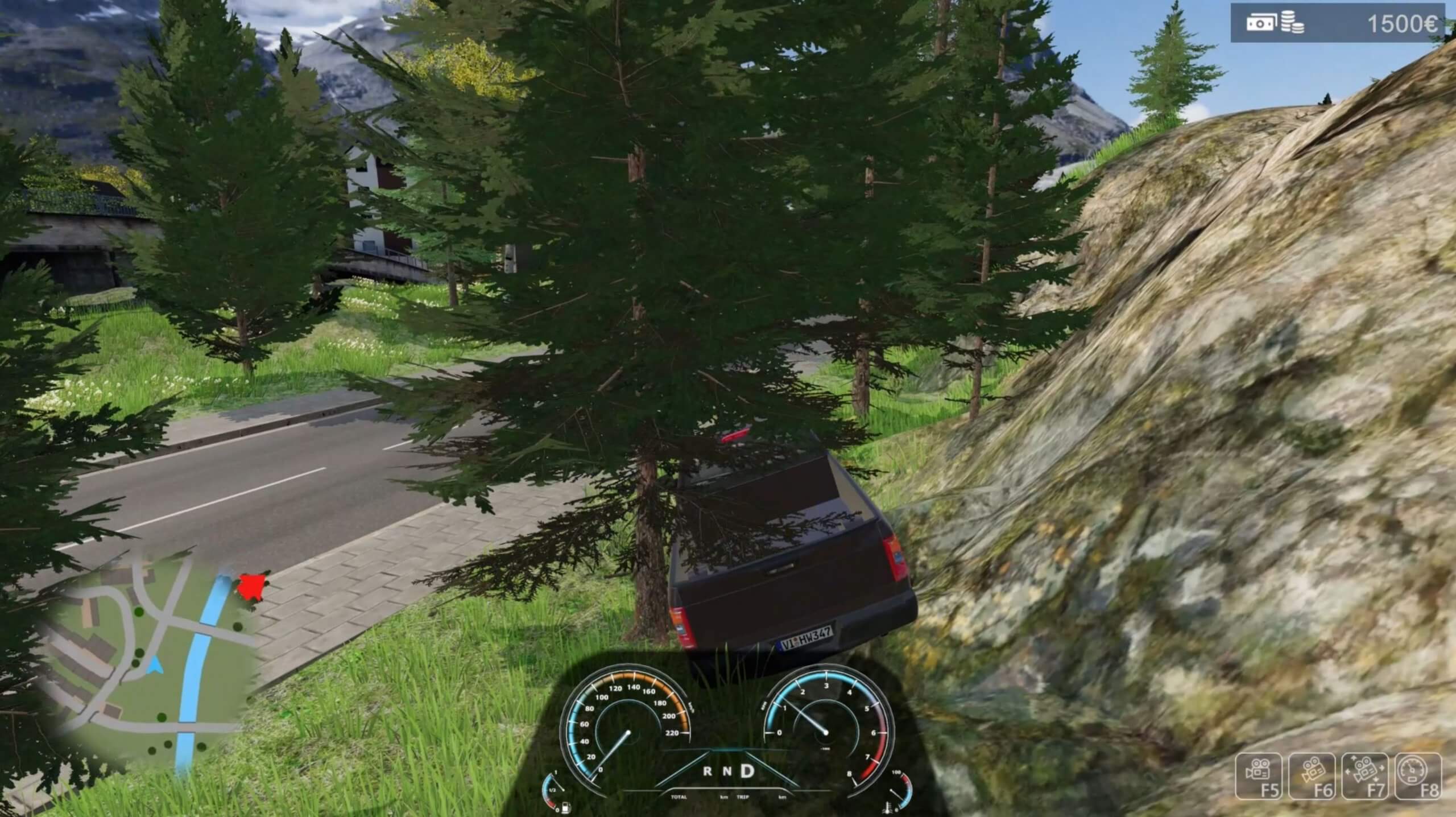
Task: Switch to the straight video camera view
Action: click(1259, 777)
